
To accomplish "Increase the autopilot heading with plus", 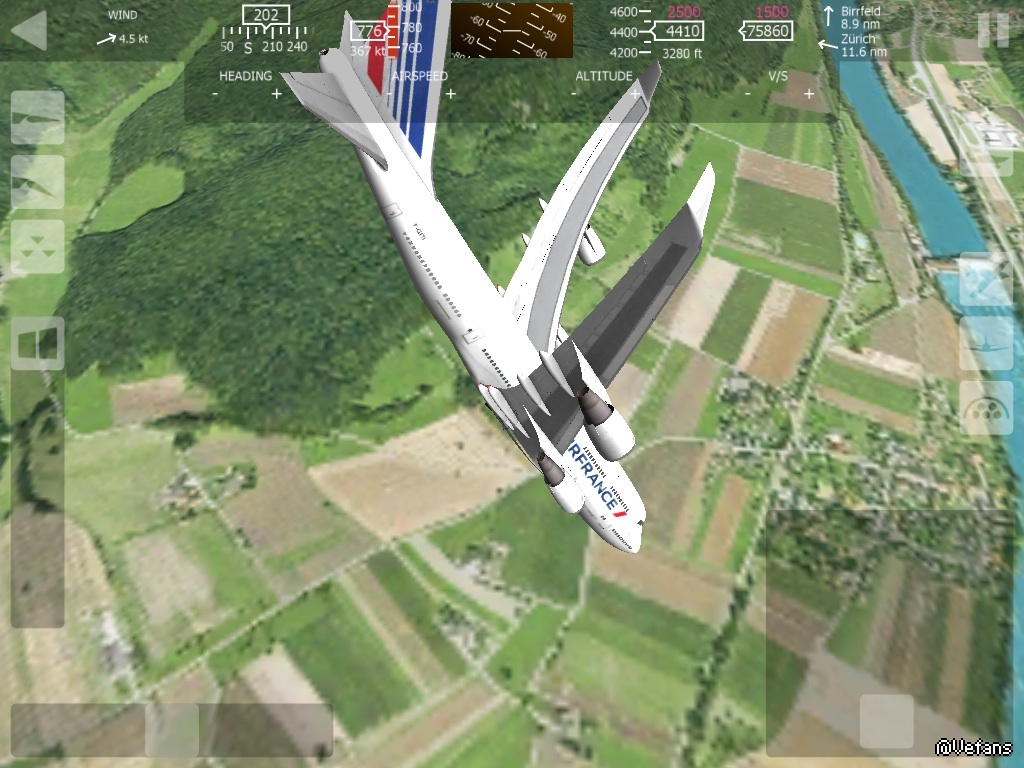I will [x=277, y=94].
